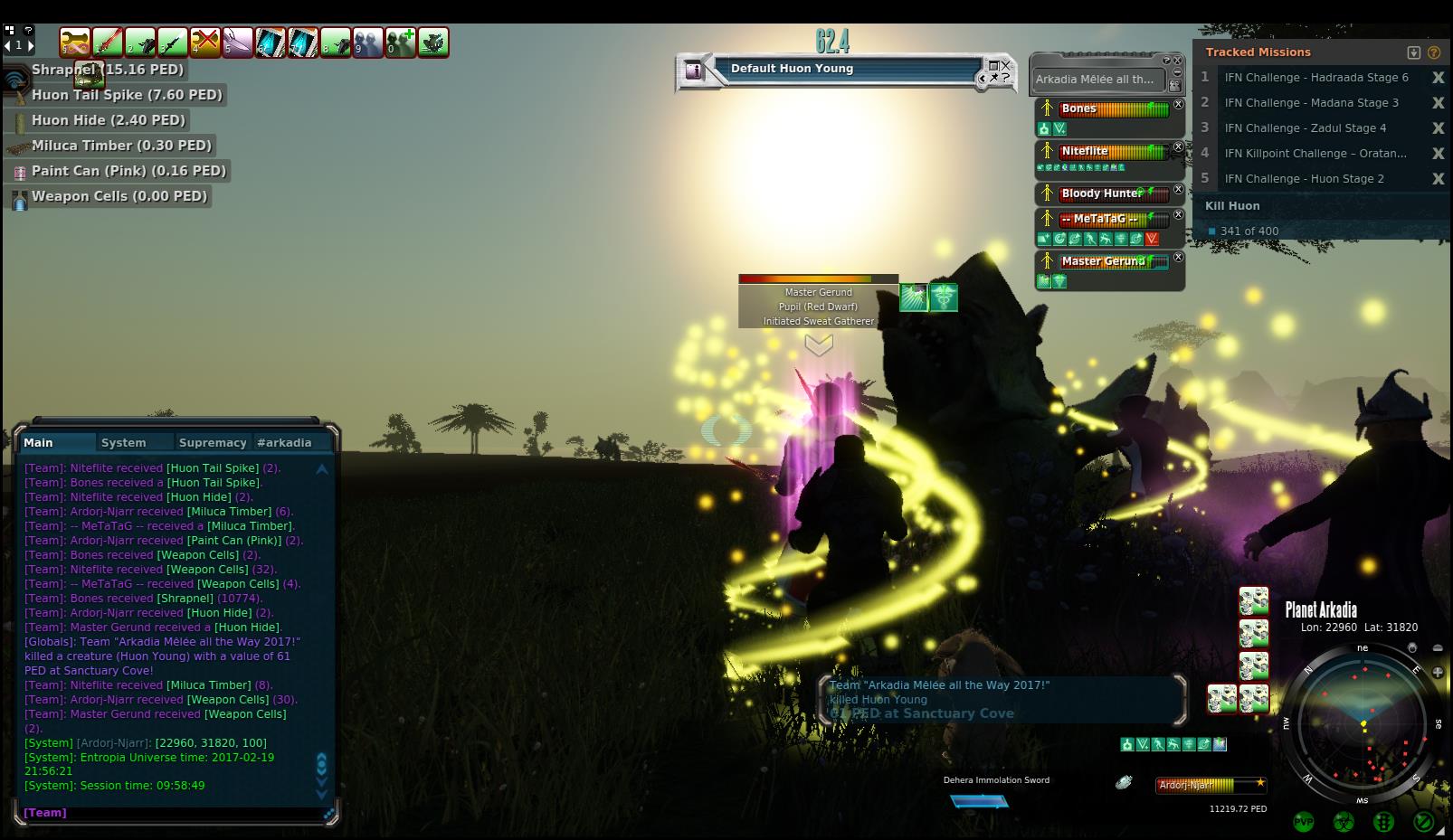Select the #arkadia chat channel tab
The image size is (1453, 840).
(284, 442)
